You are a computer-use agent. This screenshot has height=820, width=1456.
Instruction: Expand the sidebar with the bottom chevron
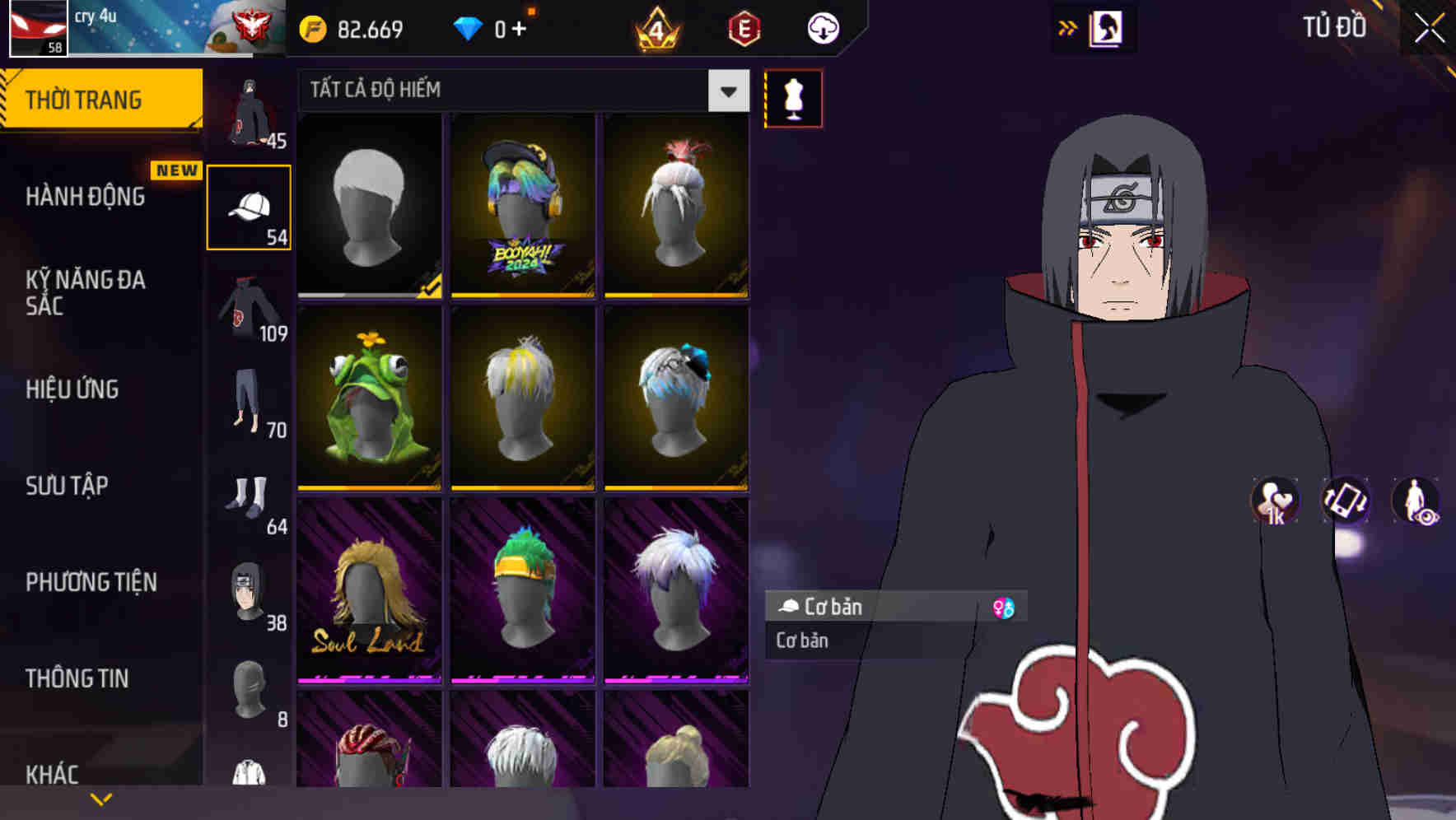101,798
